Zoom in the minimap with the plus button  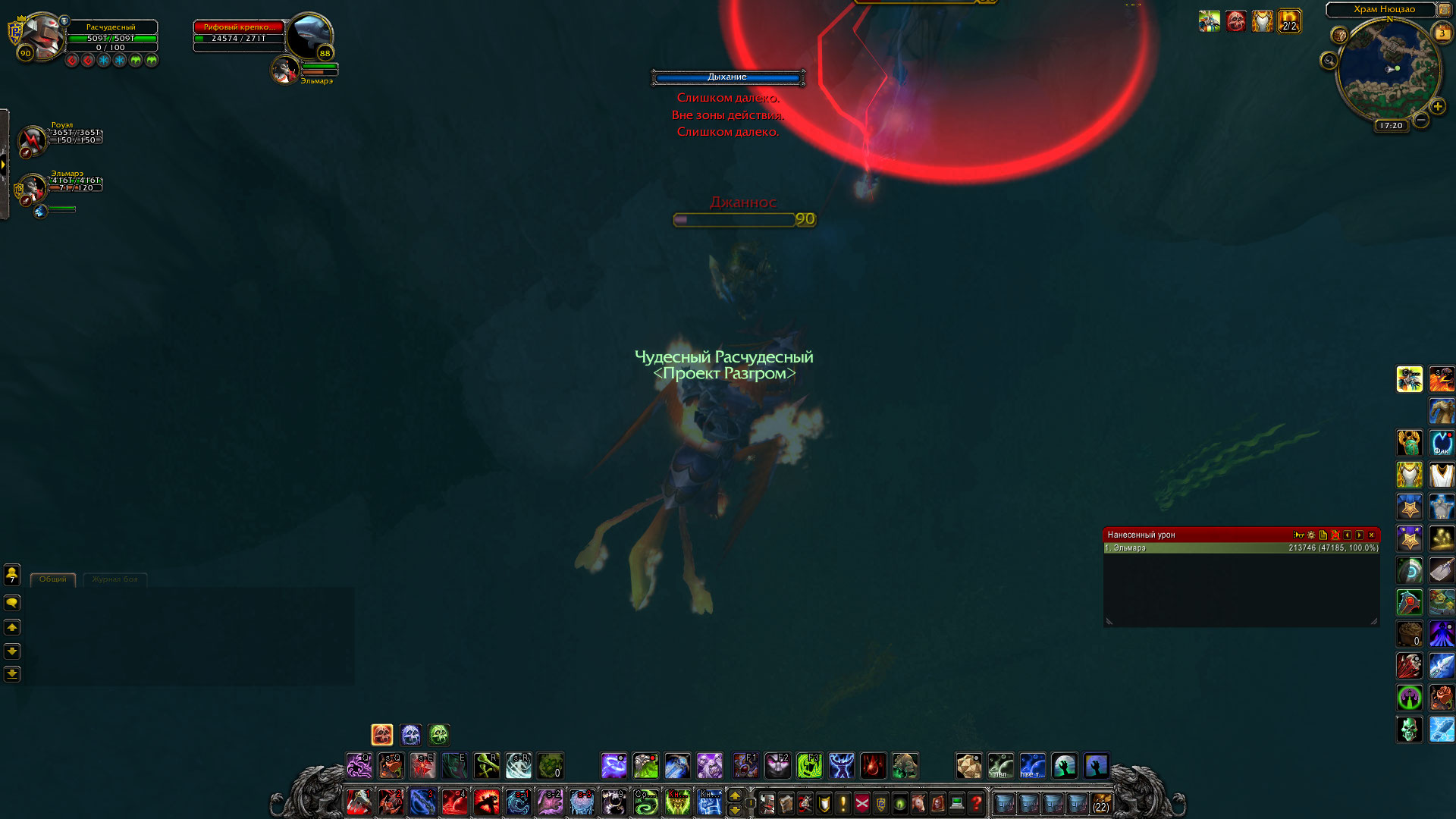pos(1437,107)
